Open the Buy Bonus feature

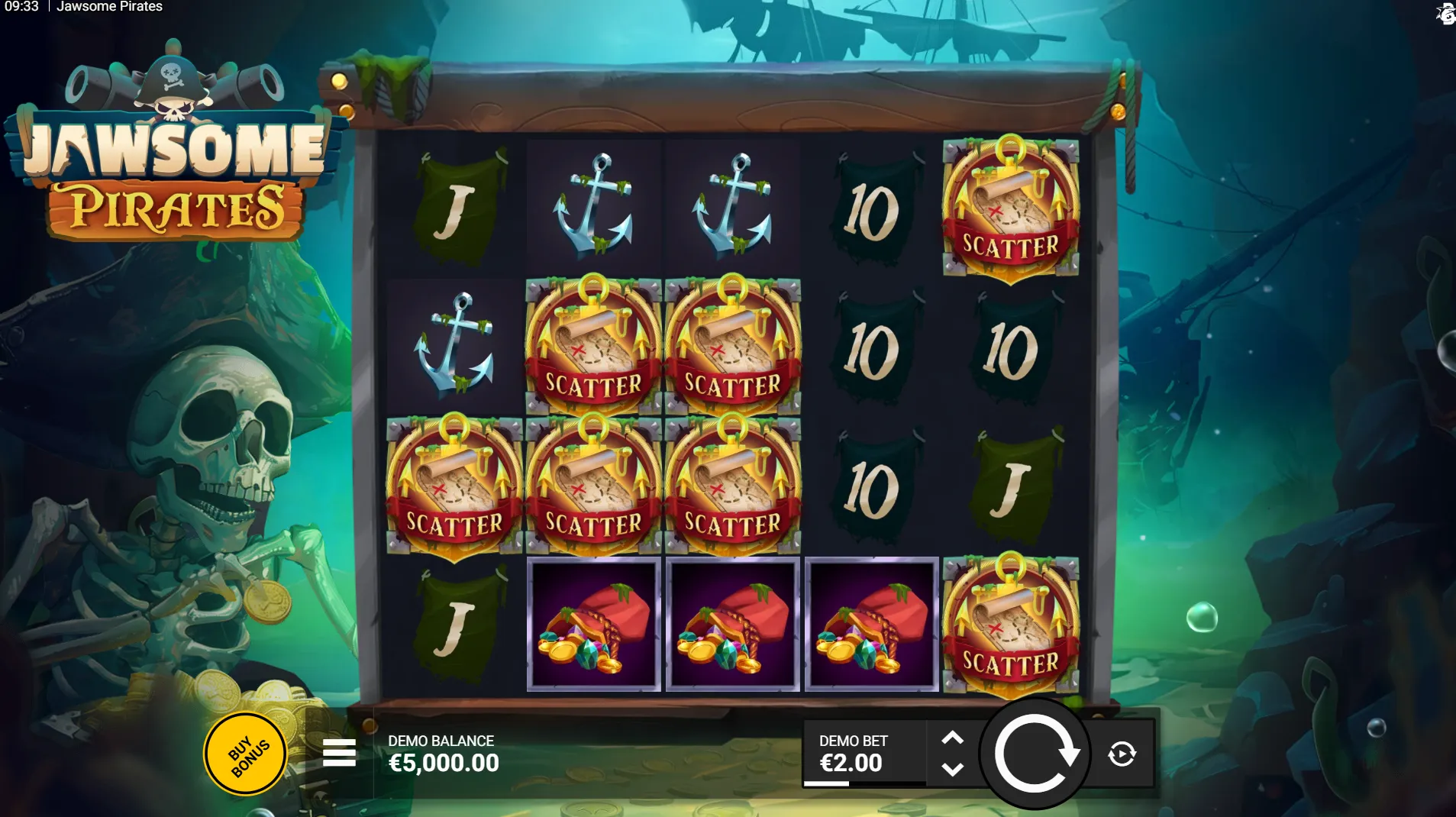245,754
